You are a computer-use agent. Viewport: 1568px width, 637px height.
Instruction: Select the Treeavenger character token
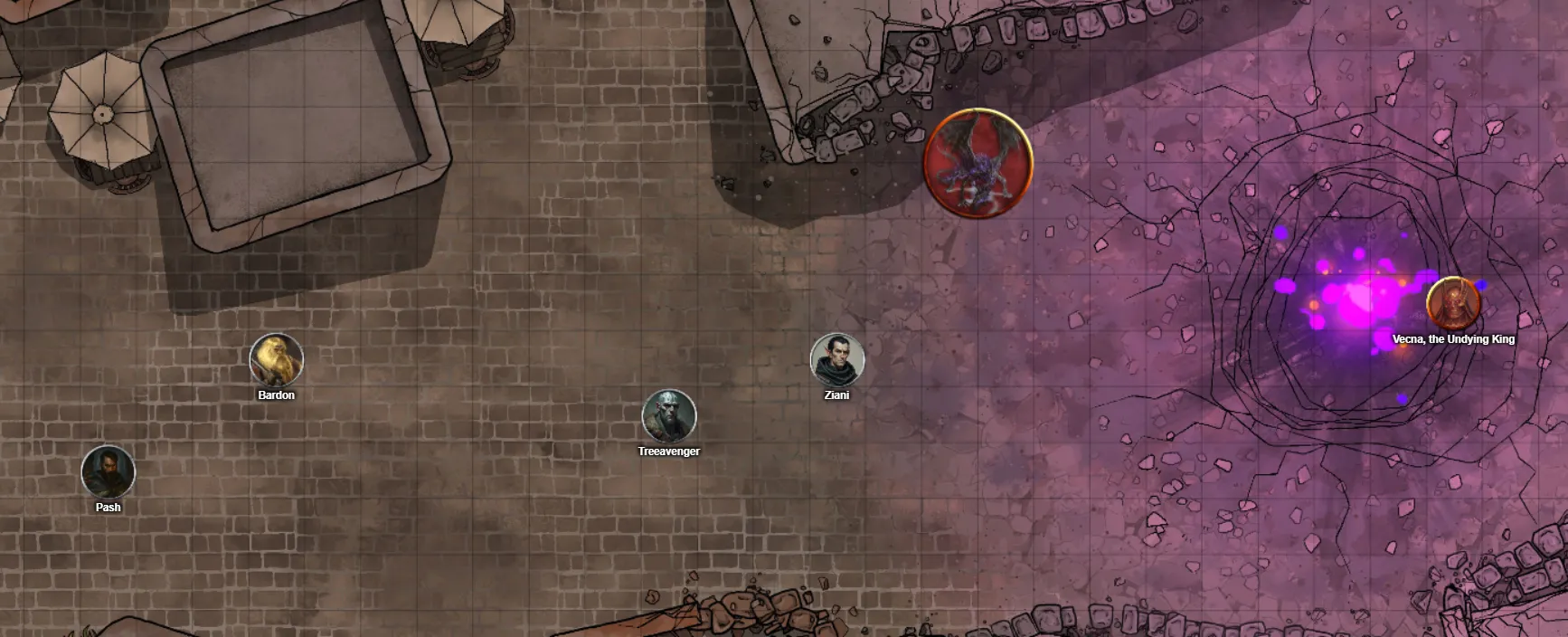(x=669, y=415)
